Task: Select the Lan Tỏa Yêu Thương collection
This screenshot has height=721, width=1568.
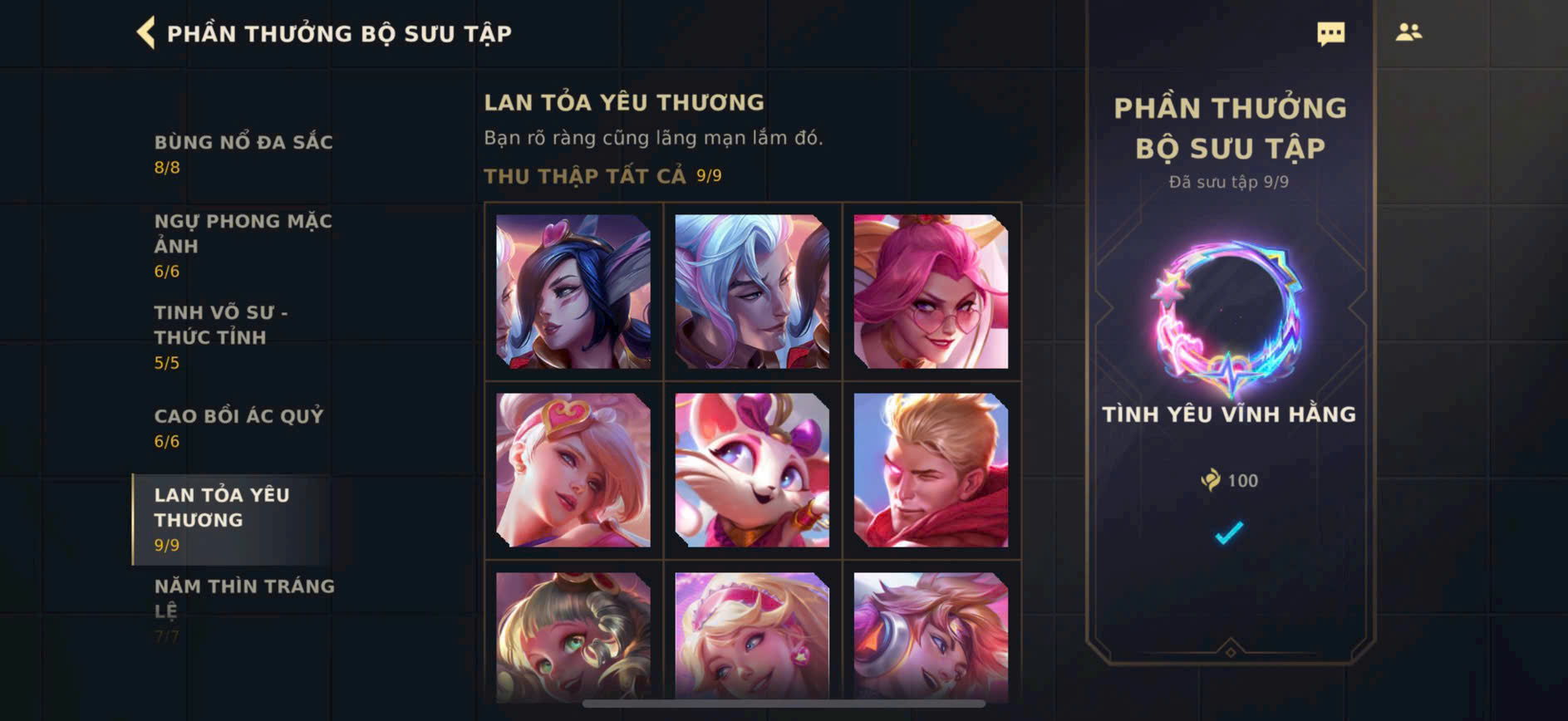Action: click(222, 518)
